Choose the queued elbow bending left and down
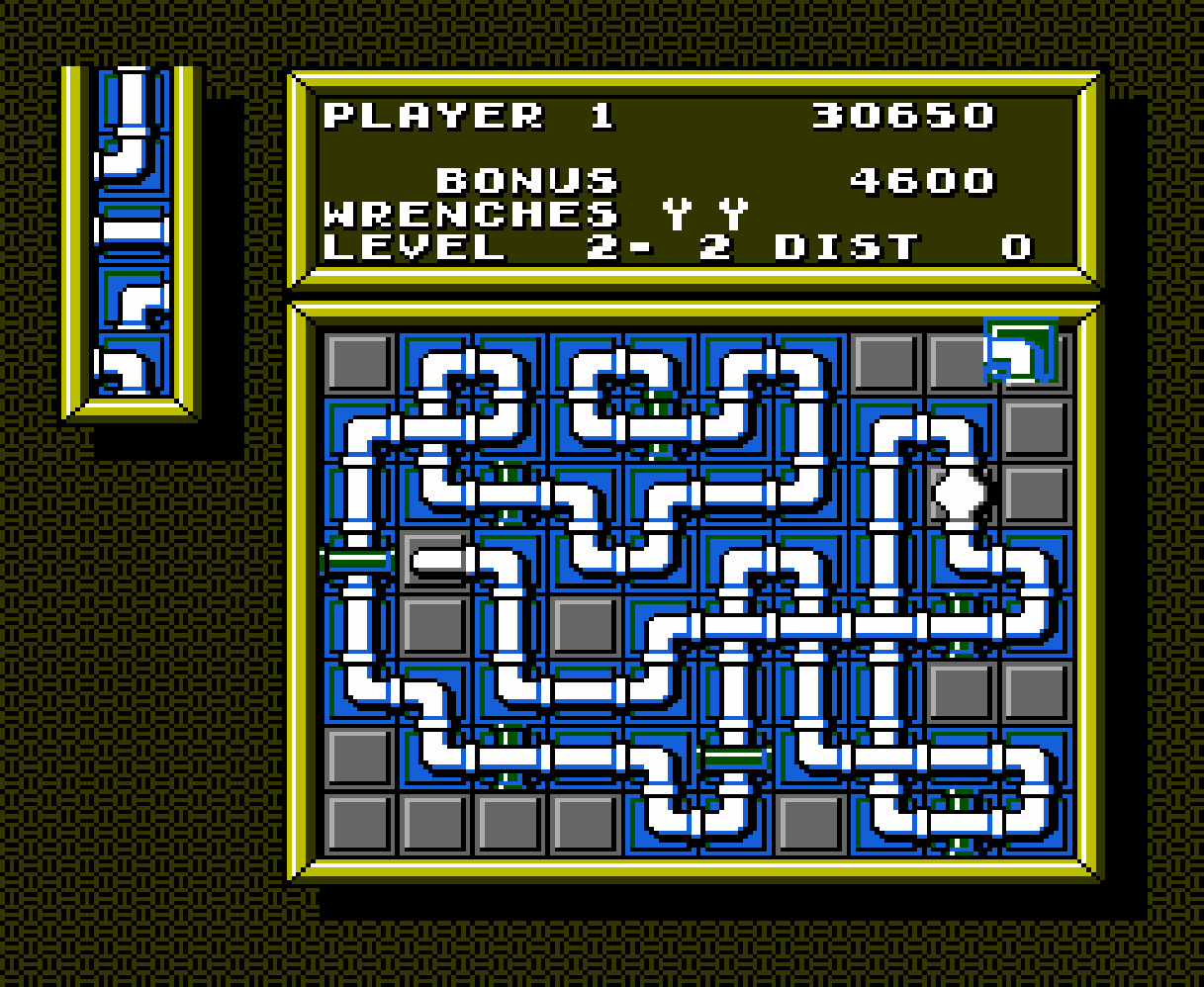This screenshot has height=987, width=1204. point(132,366)
